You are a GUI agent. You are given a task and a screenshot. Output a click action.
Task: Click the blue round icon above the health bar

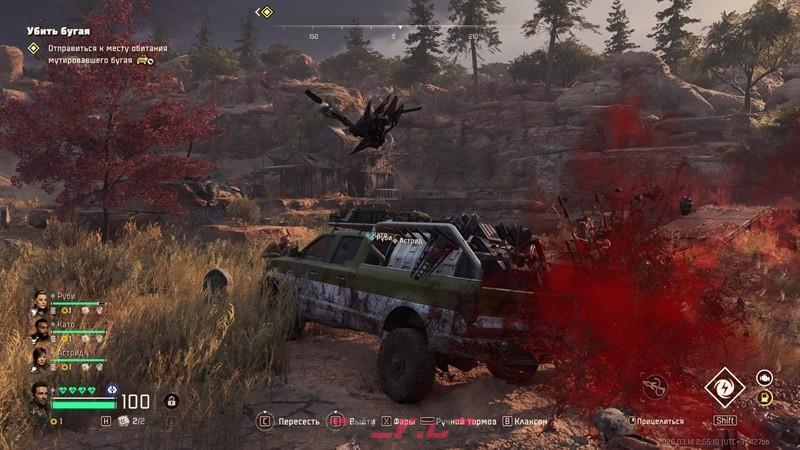click(x=112, y=388)
